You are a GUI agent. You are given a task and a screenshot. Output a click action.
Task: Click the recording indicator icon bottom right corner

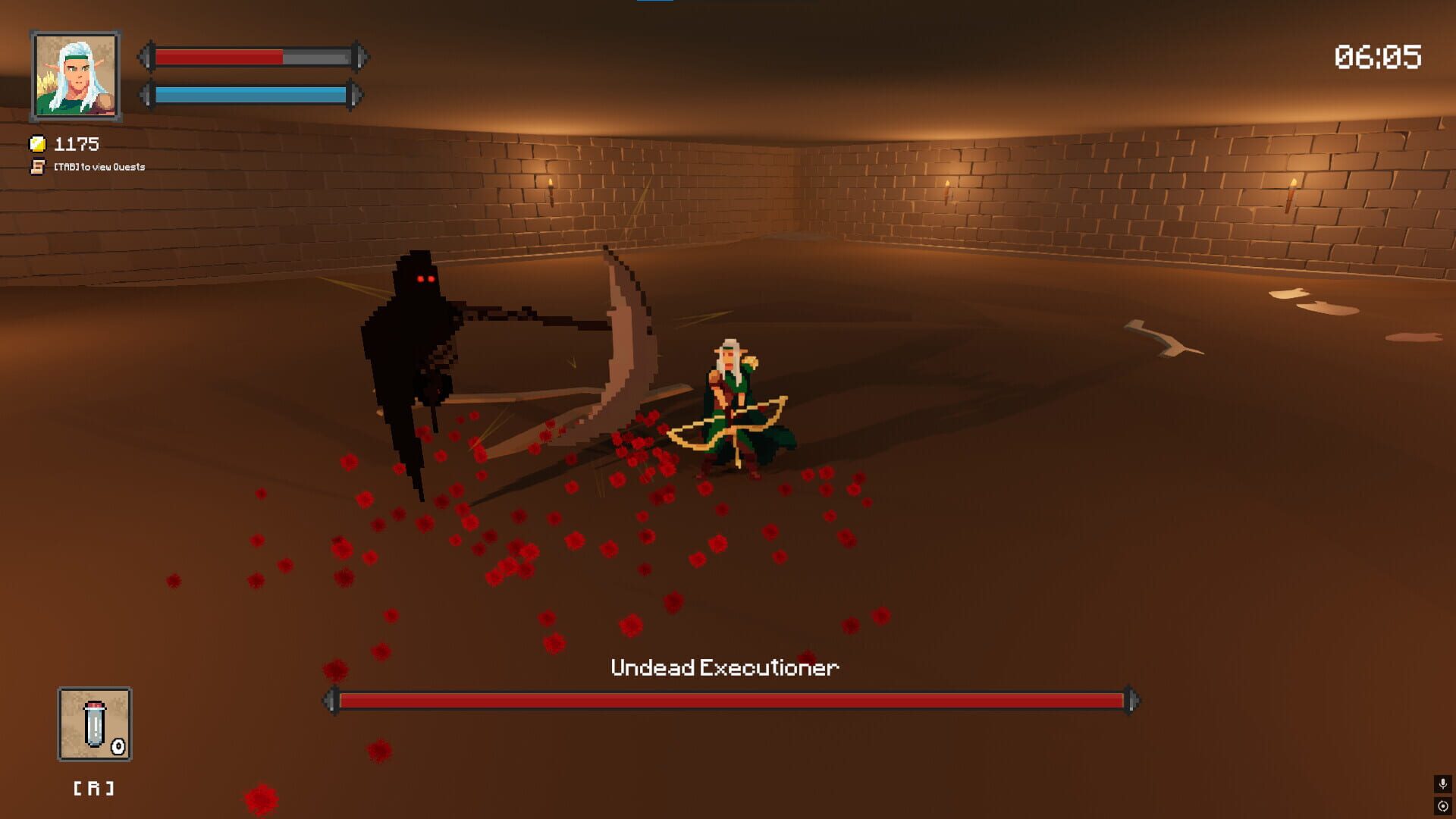coord(1443,807)
